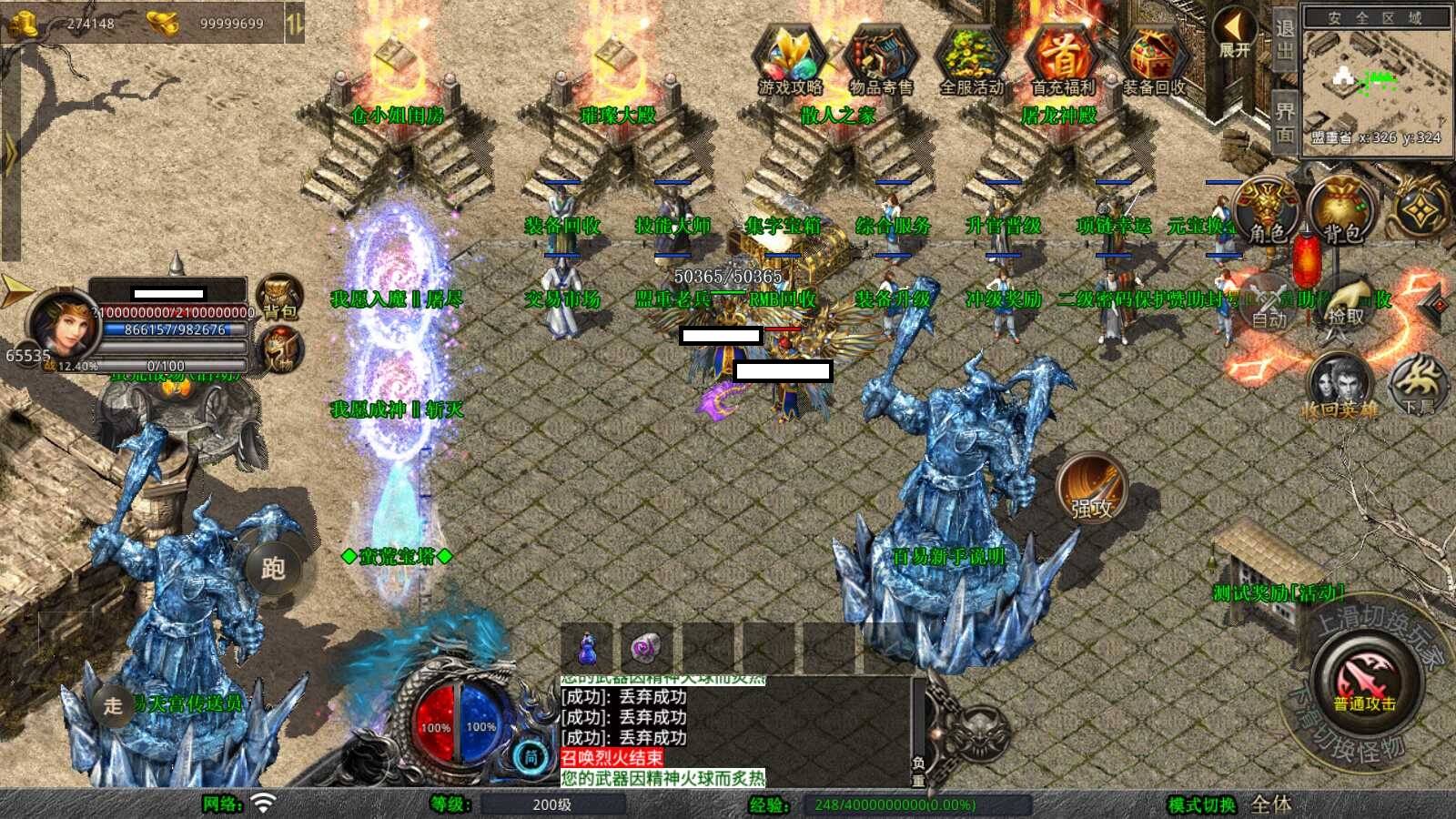Screen dimensions: 1456x819
Task: Open the 背包 bag by the minimap
Action: point(1341,211)
